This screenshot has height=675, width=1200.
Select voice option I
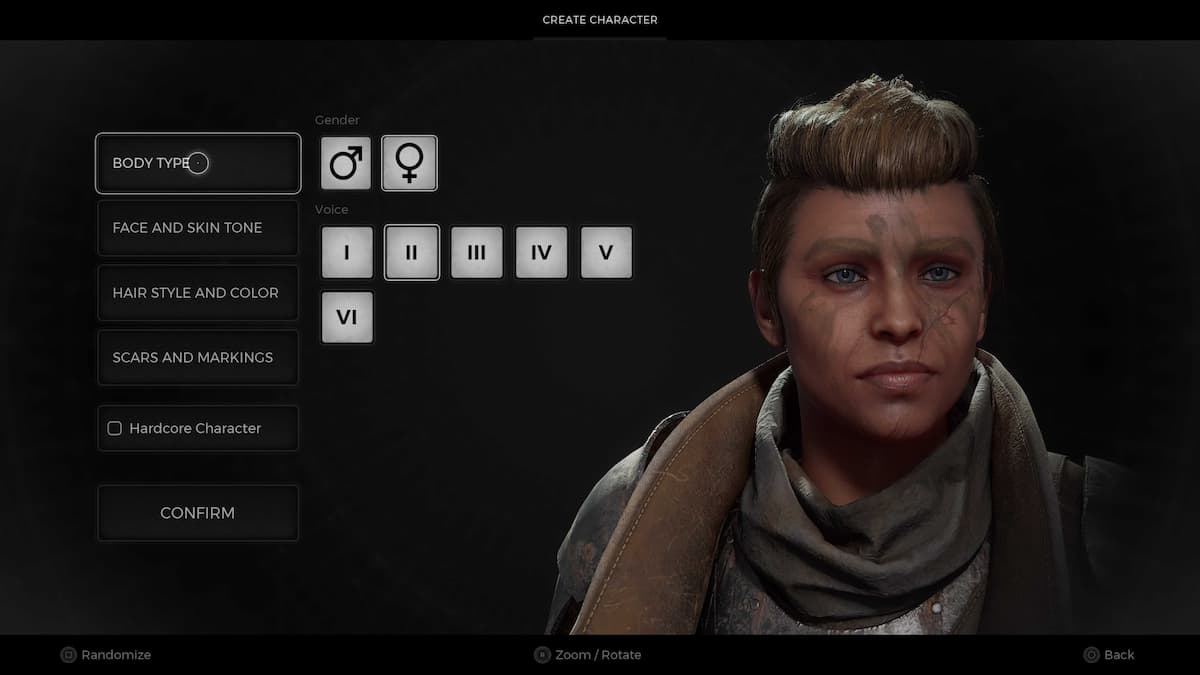tap(347, 252)
